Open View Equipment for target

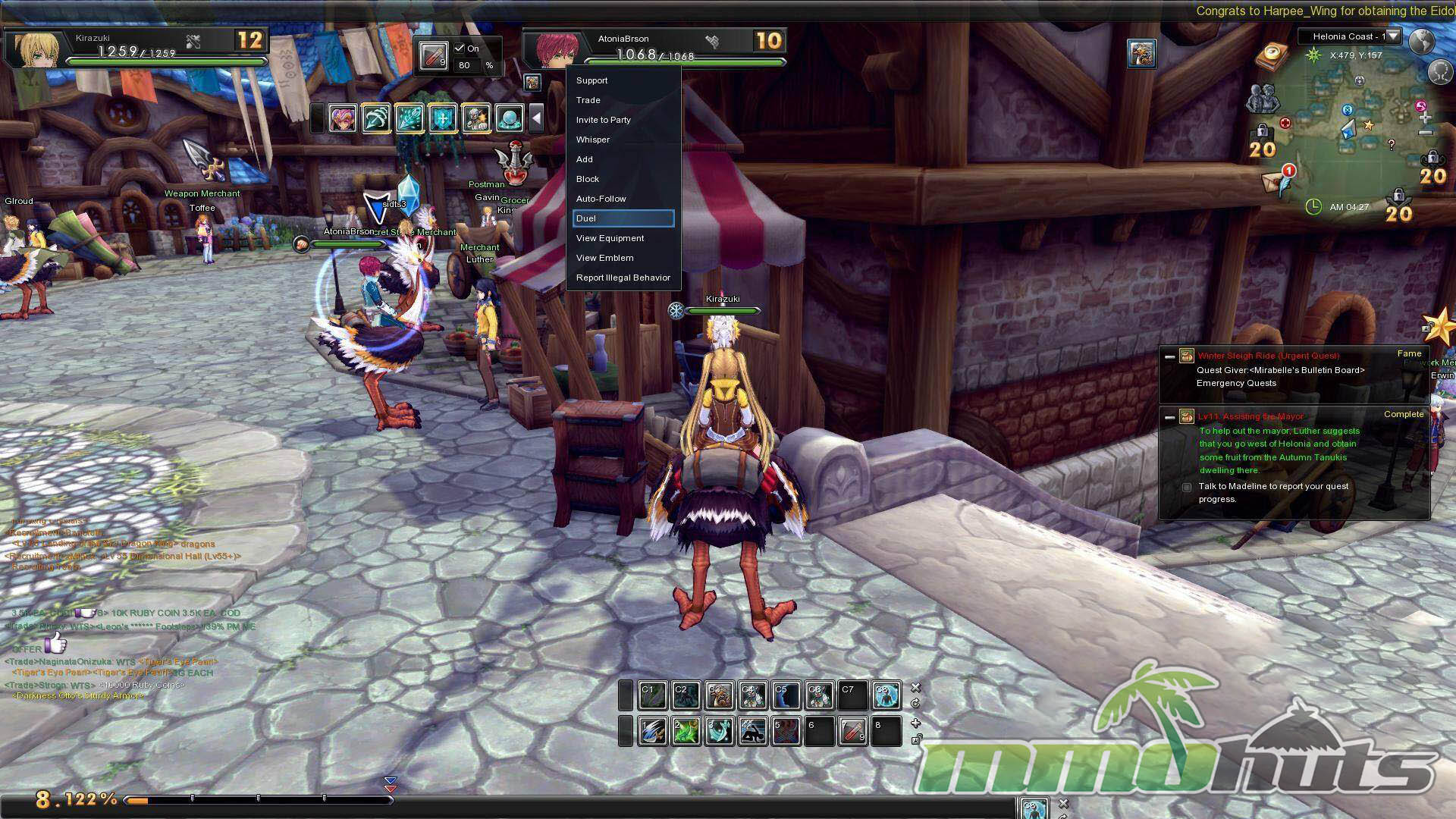pos(610,238)
